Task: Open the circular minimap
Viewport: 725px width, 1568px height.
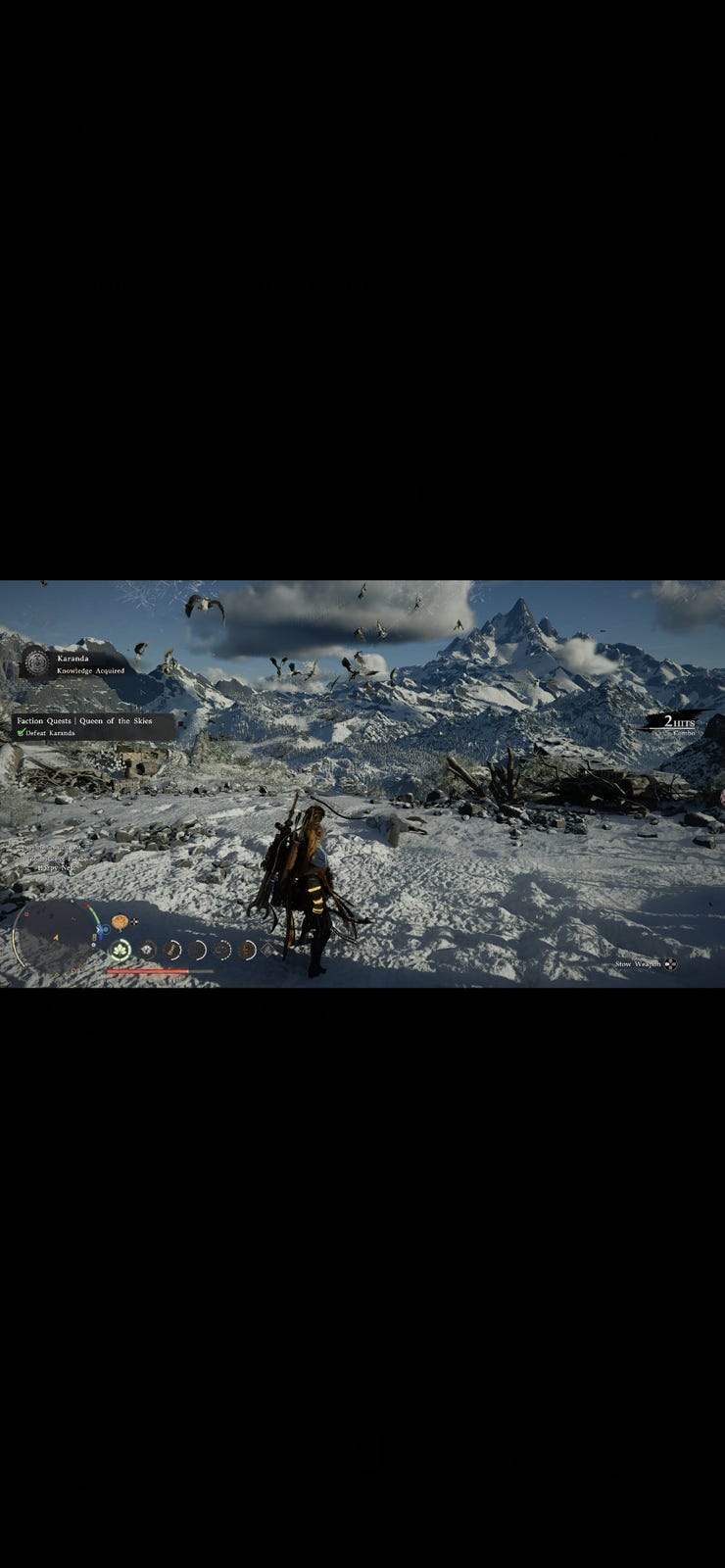Action: 55,936
